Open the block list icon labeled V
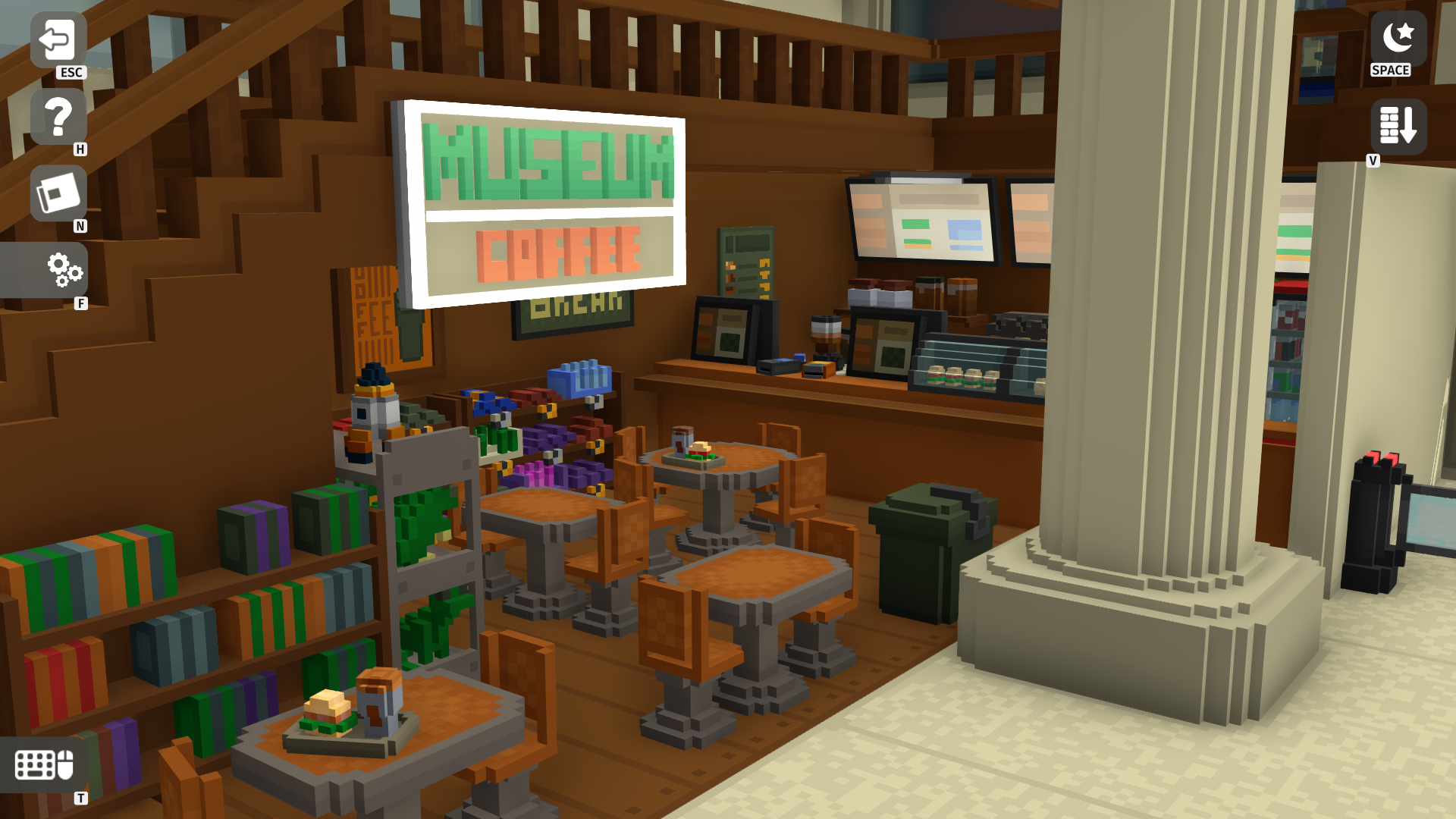The height and width of the screenshot is (819, 1456). pyautogui.click(x=1398, y=125)
